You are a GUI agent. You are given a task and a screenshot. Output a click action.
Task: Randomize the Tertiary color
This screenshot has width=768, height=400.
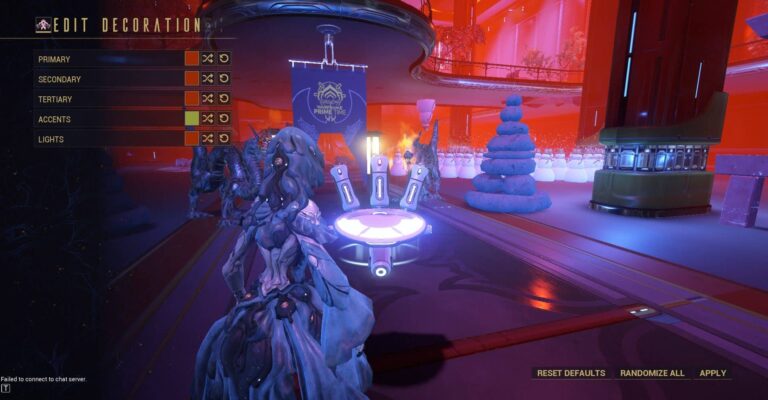click(208, 99)
